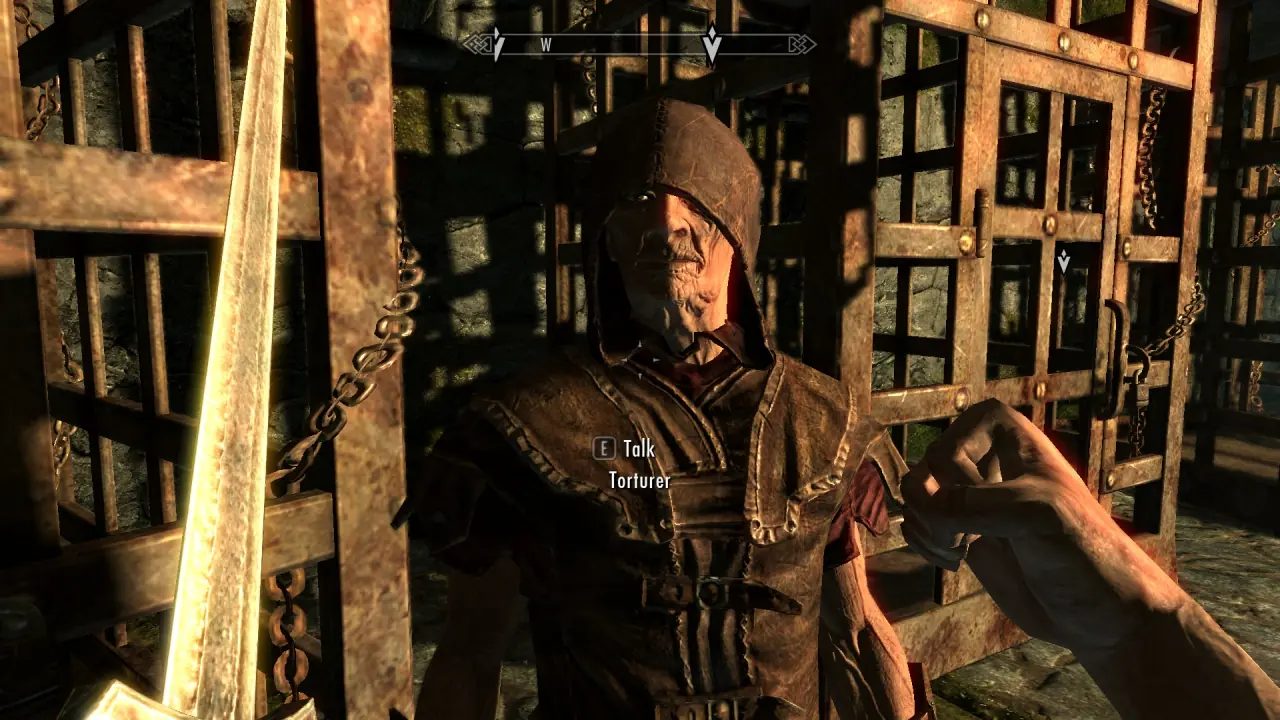The height and width of the screenshot is (720, 1280).
Task: Select the smaller compass quest marker beside W
Action: click(497, 44)
